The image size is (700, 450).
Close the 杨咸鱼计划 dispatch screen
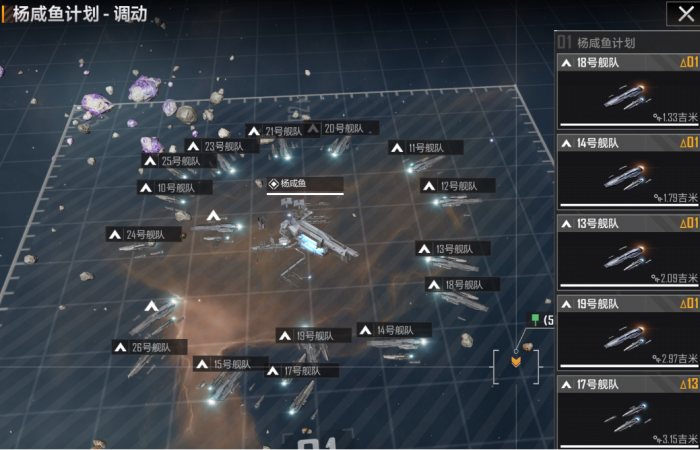[679, 13]
